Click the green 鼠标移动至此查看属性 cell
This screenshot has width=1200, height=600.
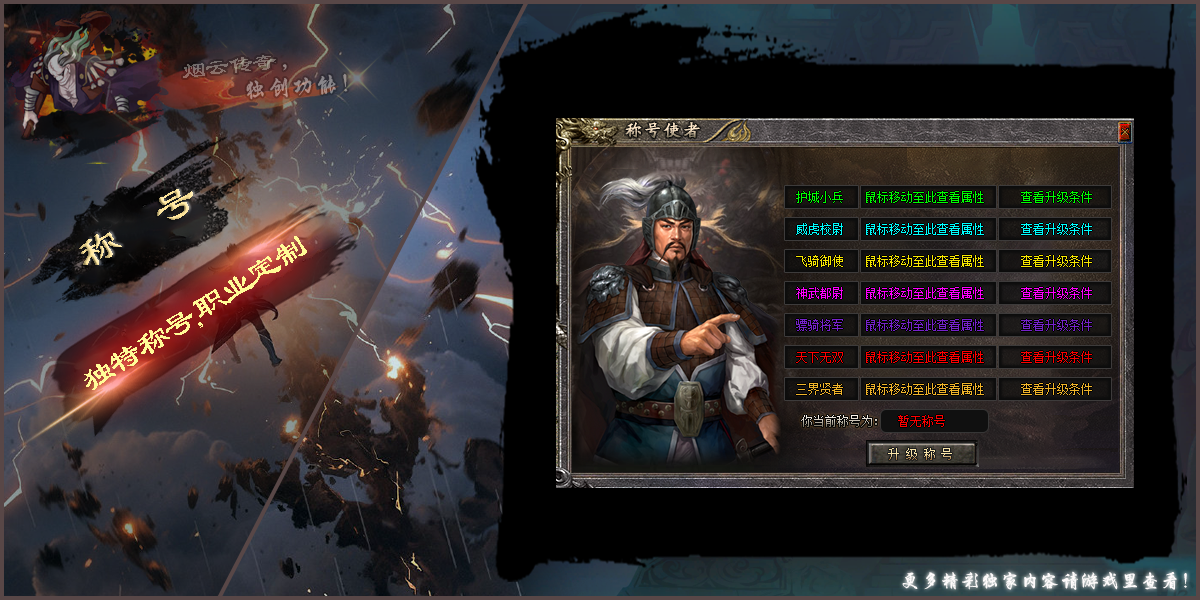(x=925, y=198)
